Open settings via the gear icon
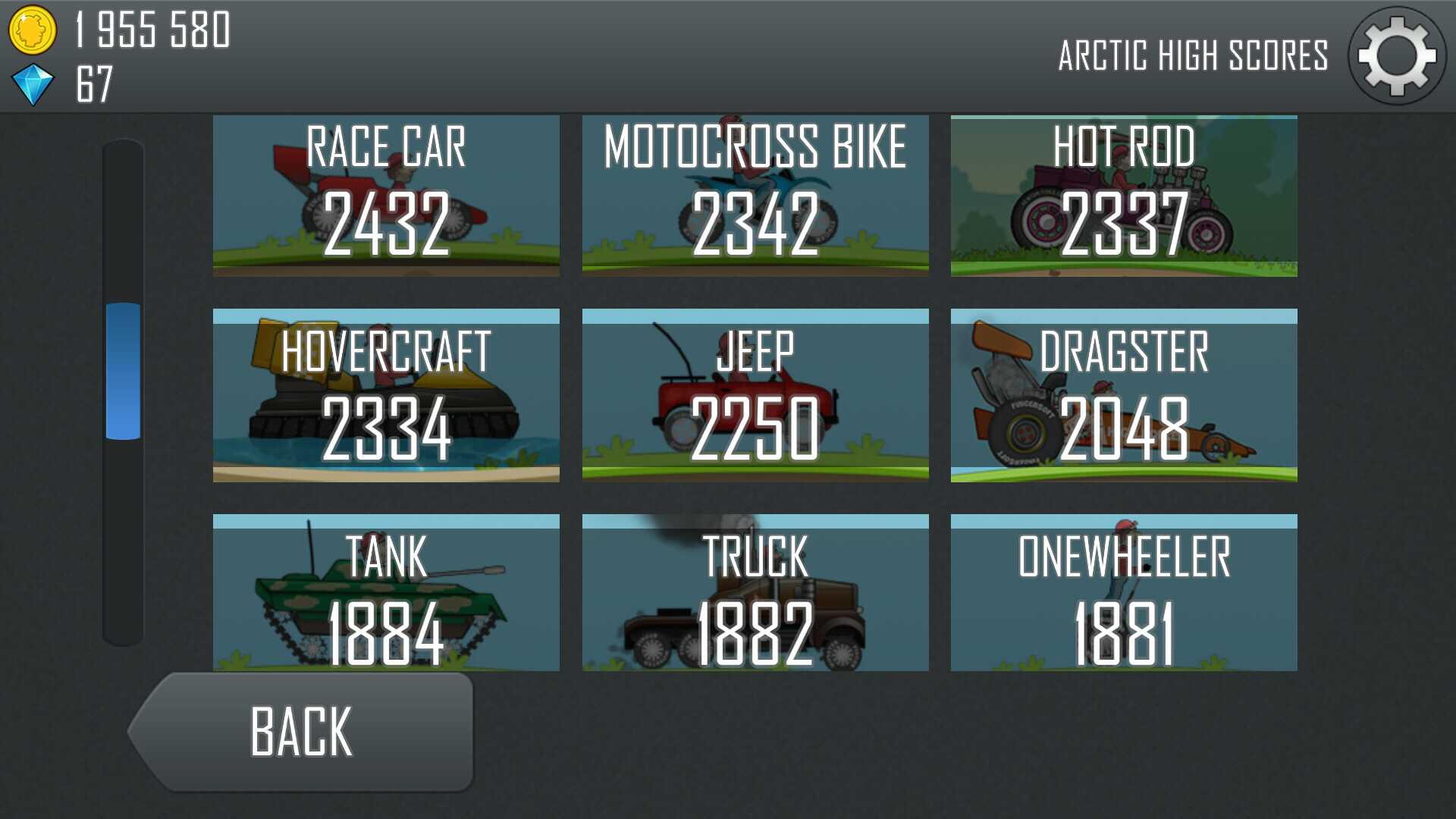The width and height of the screenshot is (1456, 819). tap(1397, 56)
